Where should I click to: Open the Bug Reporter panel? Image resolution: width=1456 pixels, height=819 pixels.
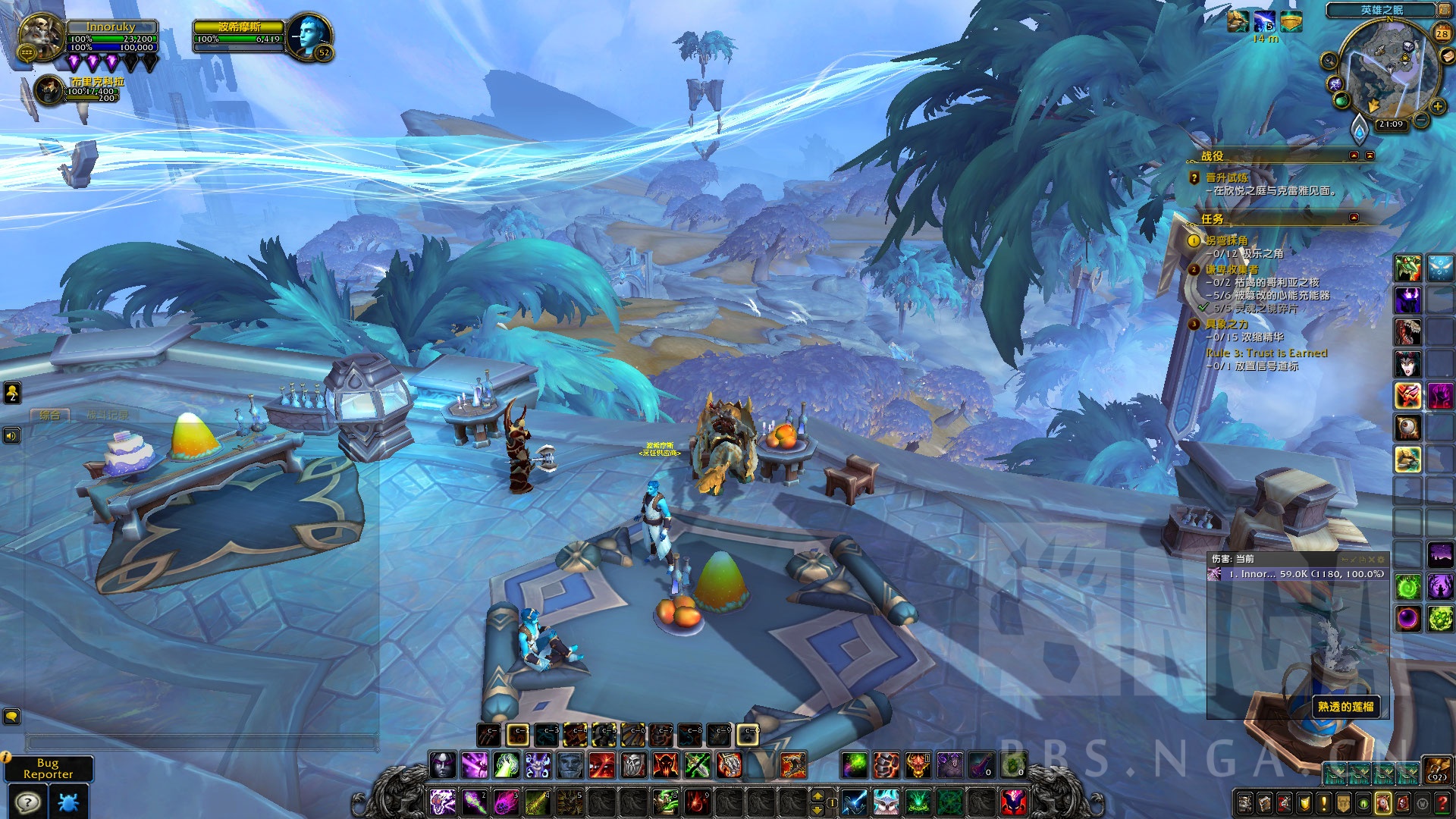click(48, 768)
